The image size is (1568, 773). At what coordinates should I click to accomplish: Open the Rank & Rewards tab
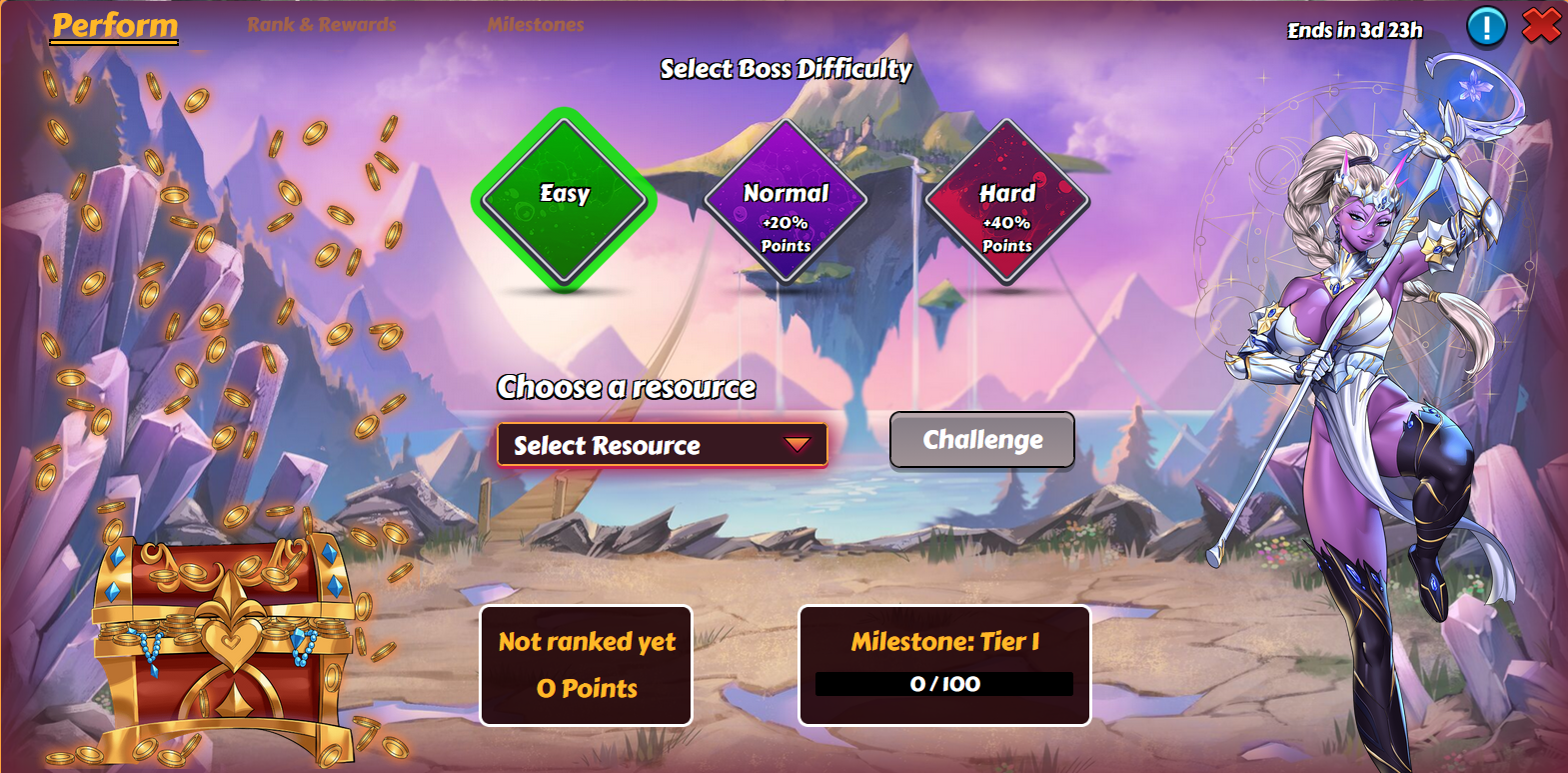pyautogui.click(x=322, y=25)
